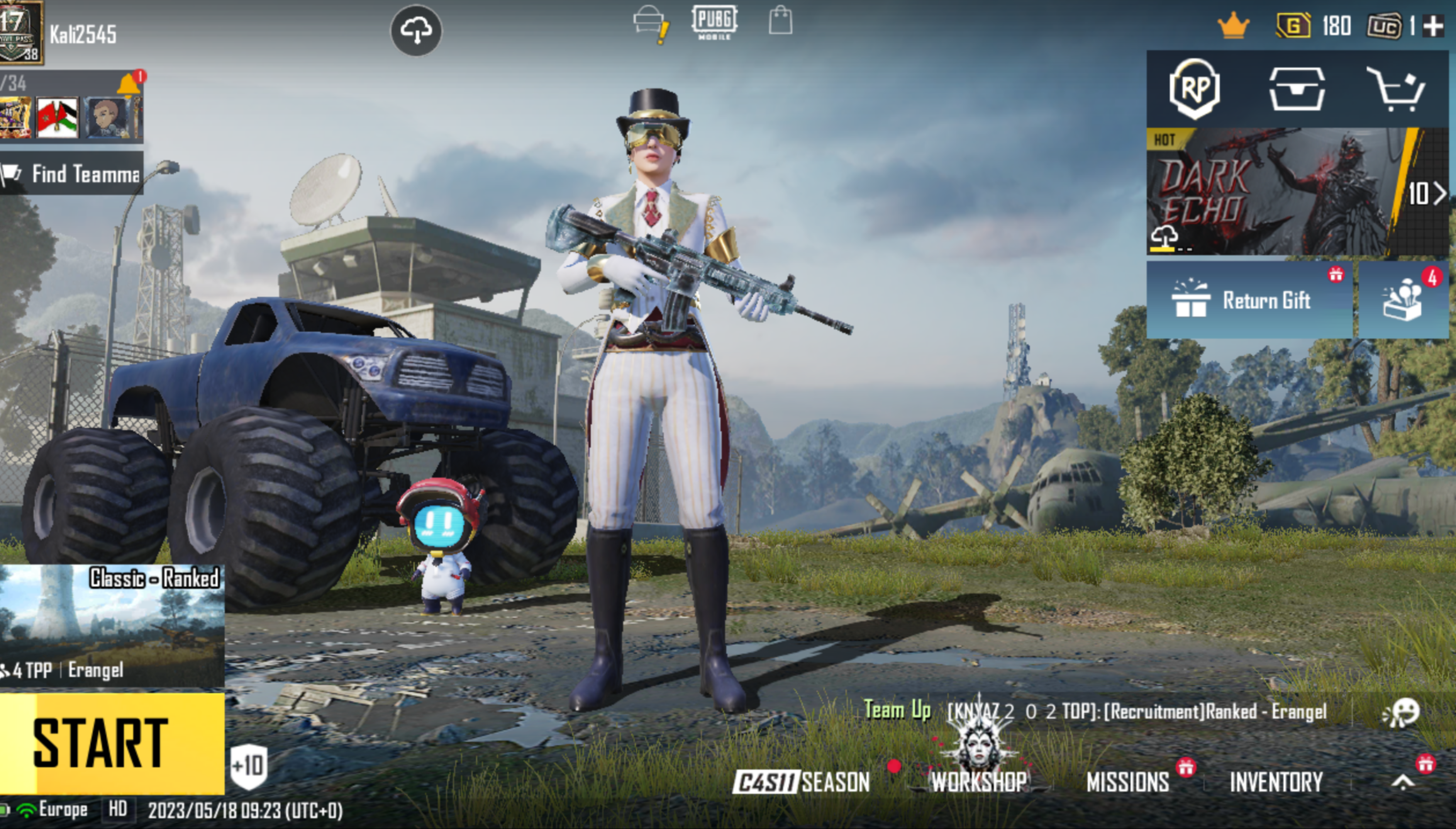Open the Return Gift event
Image resolution: width=1456 pixels, height=829 pixels.
click(x=1249, y=300)
